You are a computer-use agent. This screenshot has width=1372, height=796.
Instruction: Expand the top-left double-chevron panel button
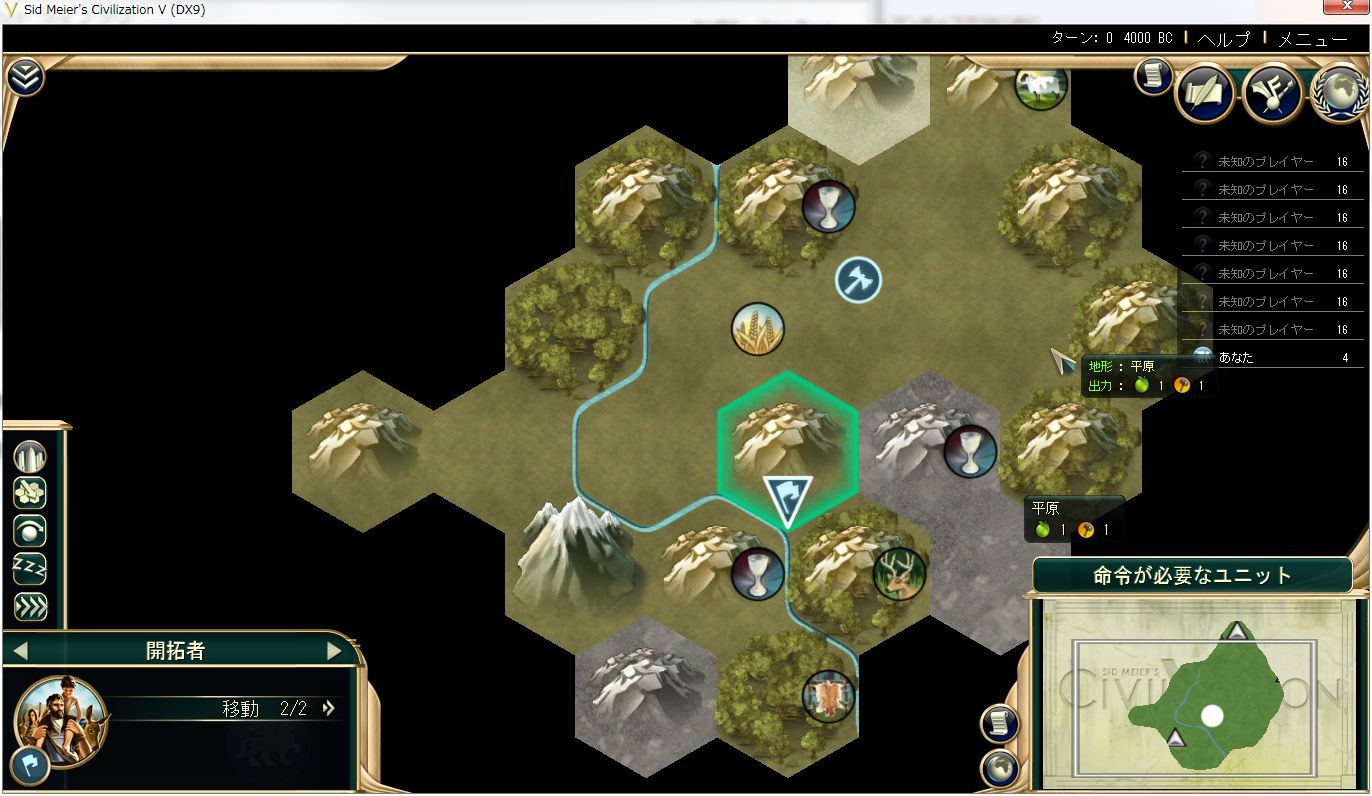(x=25, y=77)
